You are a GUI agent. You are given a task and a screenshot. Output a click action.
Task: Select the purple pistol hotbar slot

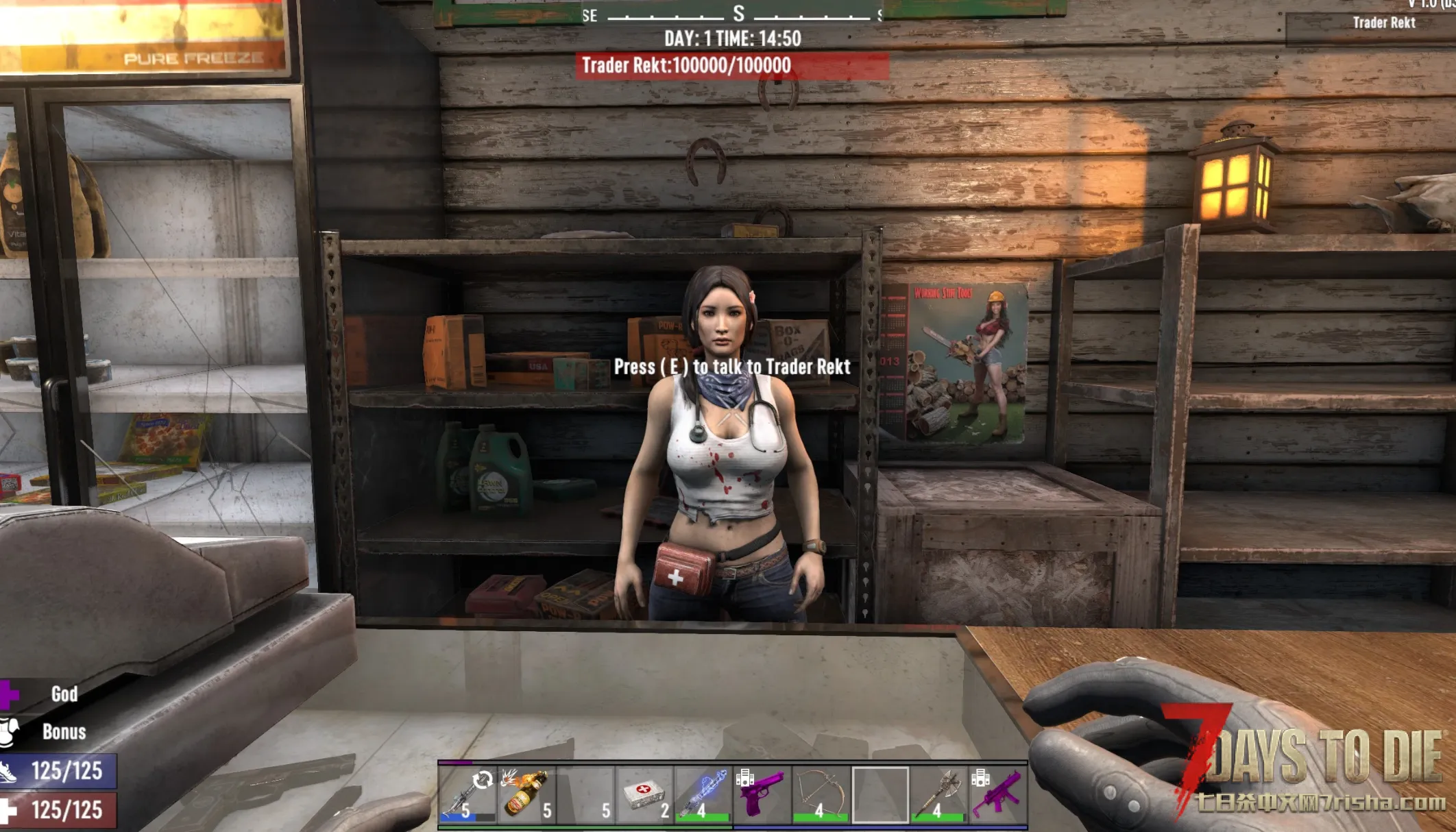coord(762,794)
